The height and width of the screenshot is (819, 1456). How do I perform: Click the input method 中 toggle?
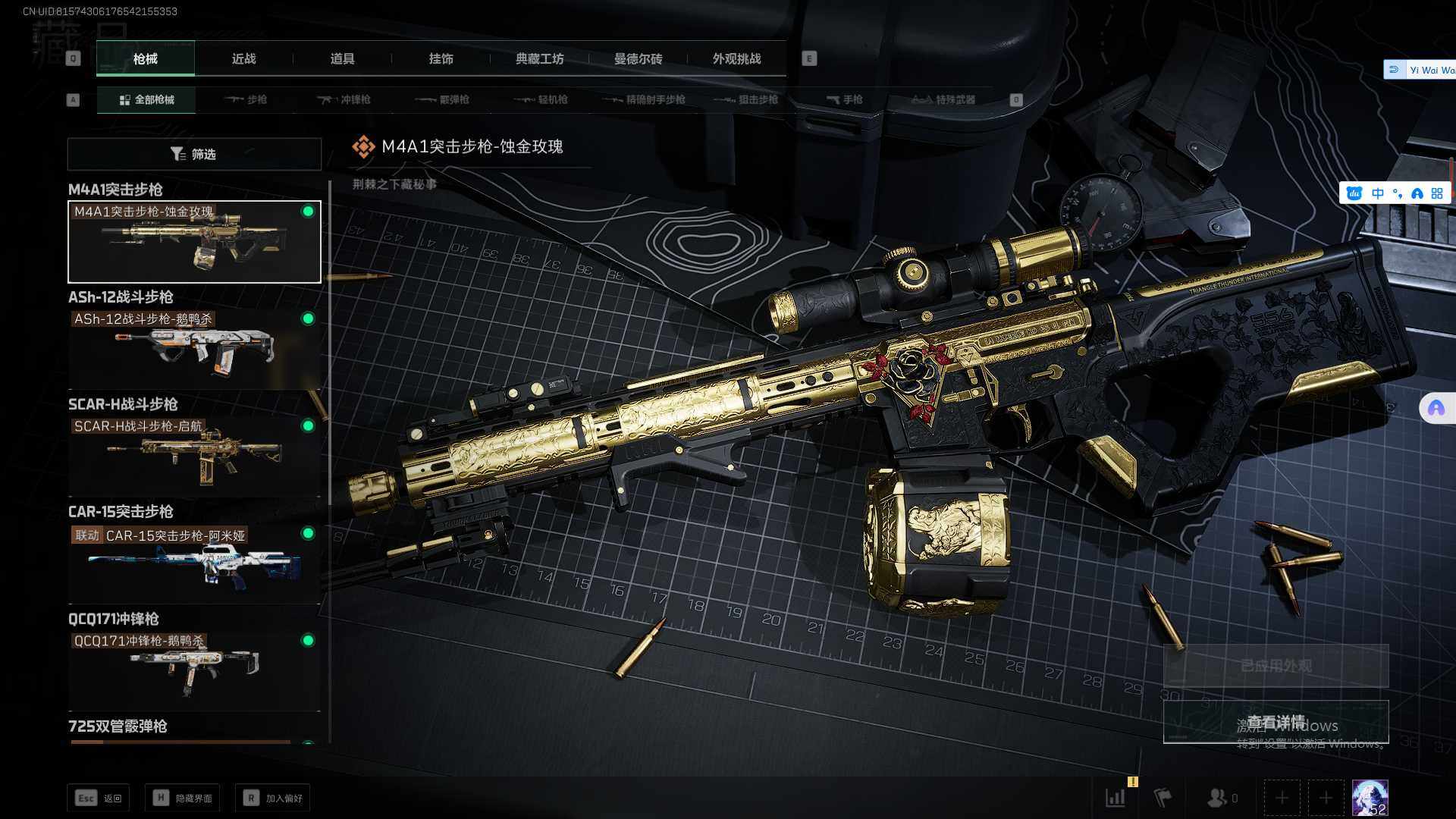click(x=1378, y=193)
